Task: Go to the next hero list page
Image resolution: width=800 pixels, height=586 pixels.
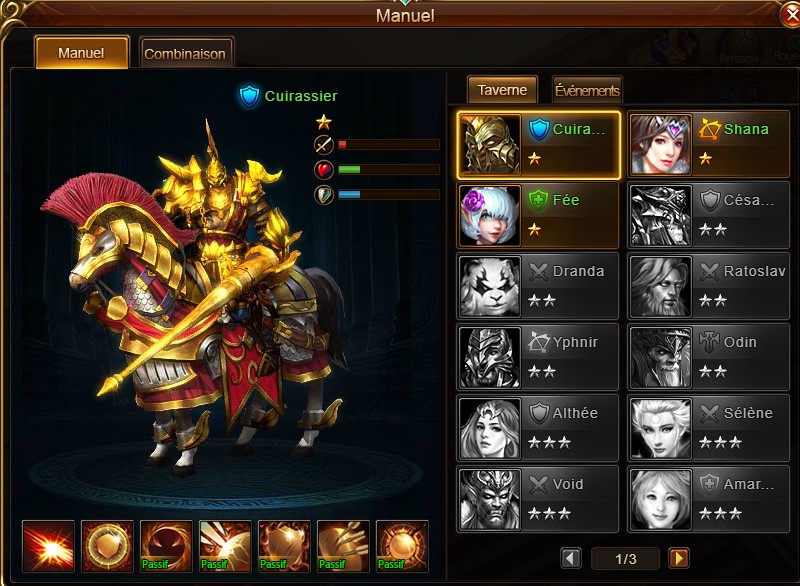Action: pos(679,558)
